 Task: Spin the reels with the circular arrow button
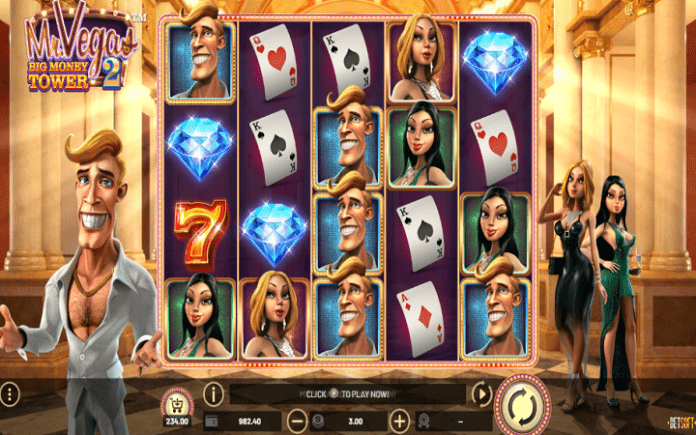coord(520,404)
